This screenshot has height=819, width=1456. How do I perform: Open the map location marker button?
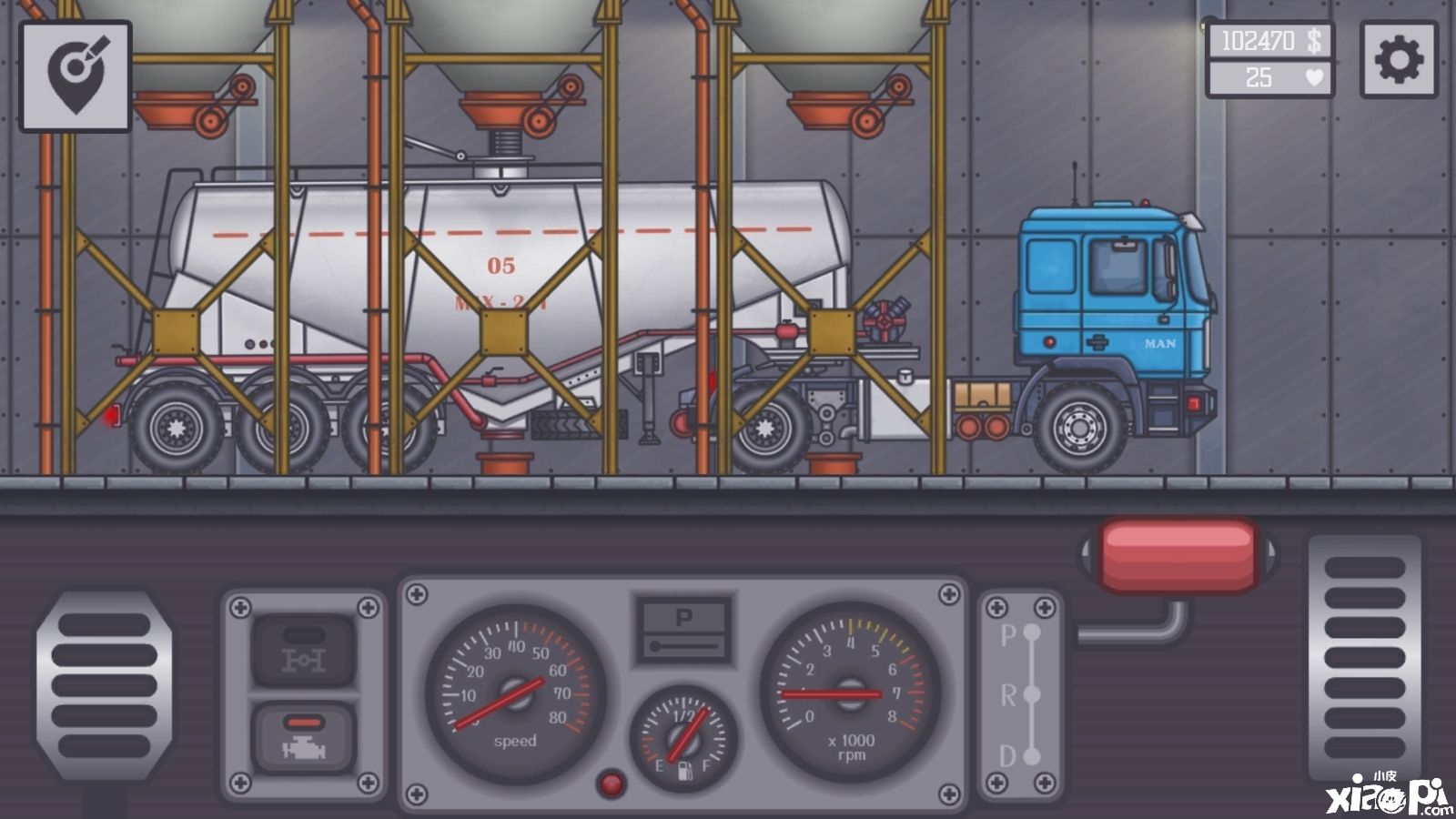coord(76,76)
